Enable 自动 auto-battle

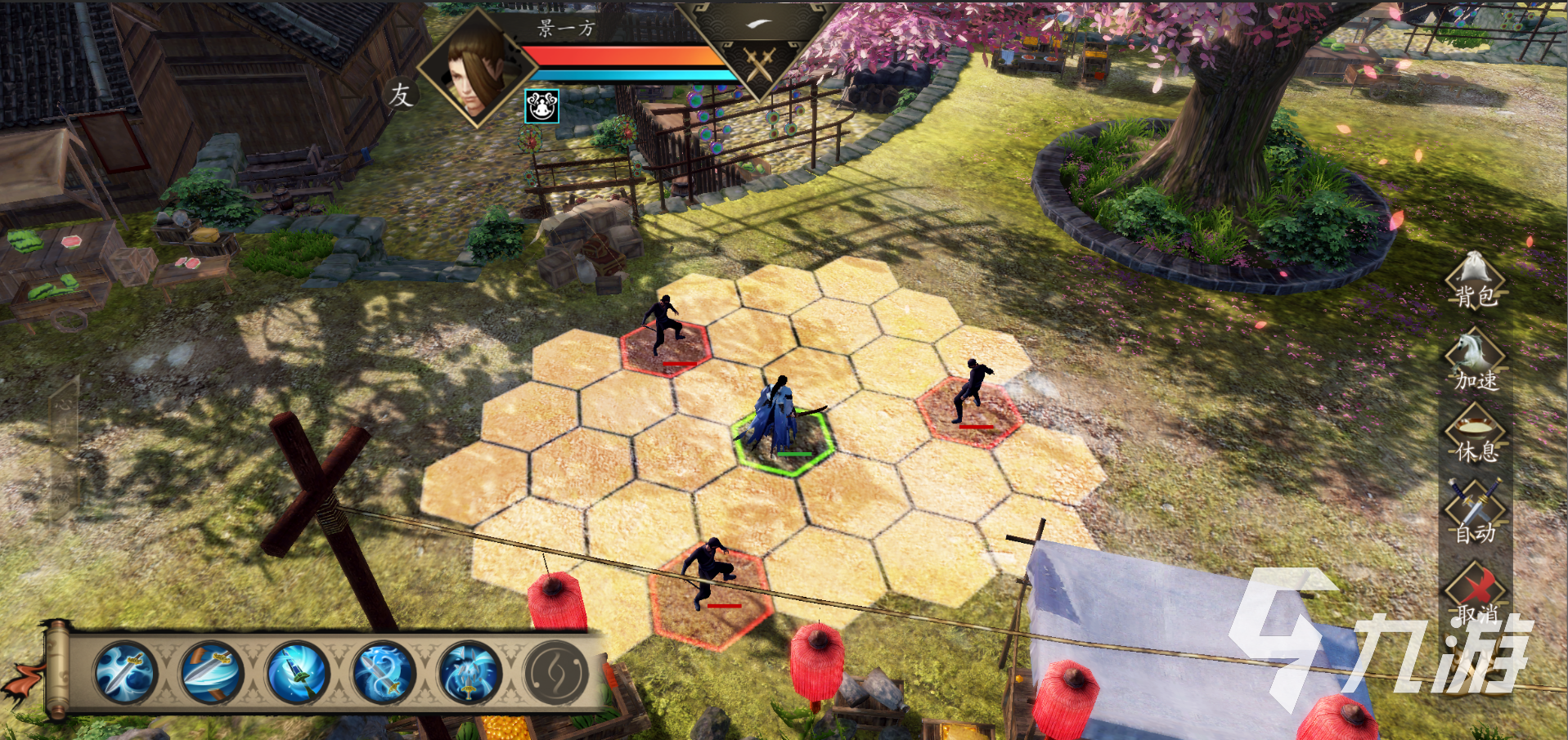coord(1475,511)
